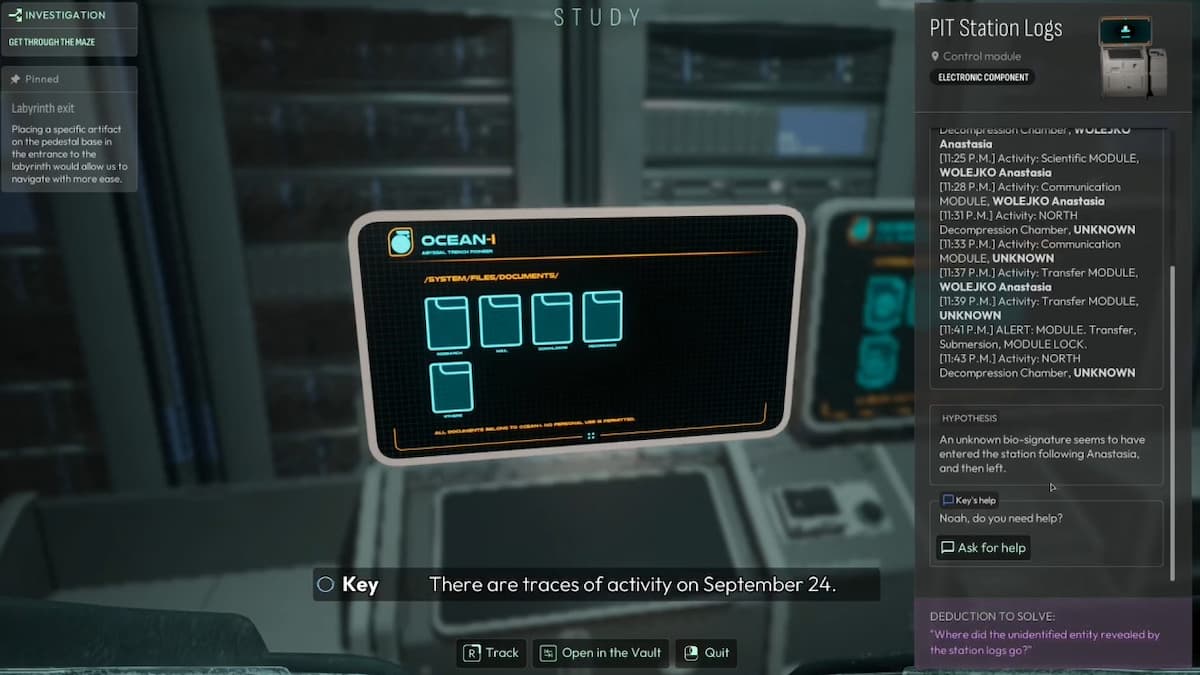The width and height of the screenshot is (1200, 675).
Task: Quit the study view
Action: click(707, 653)
